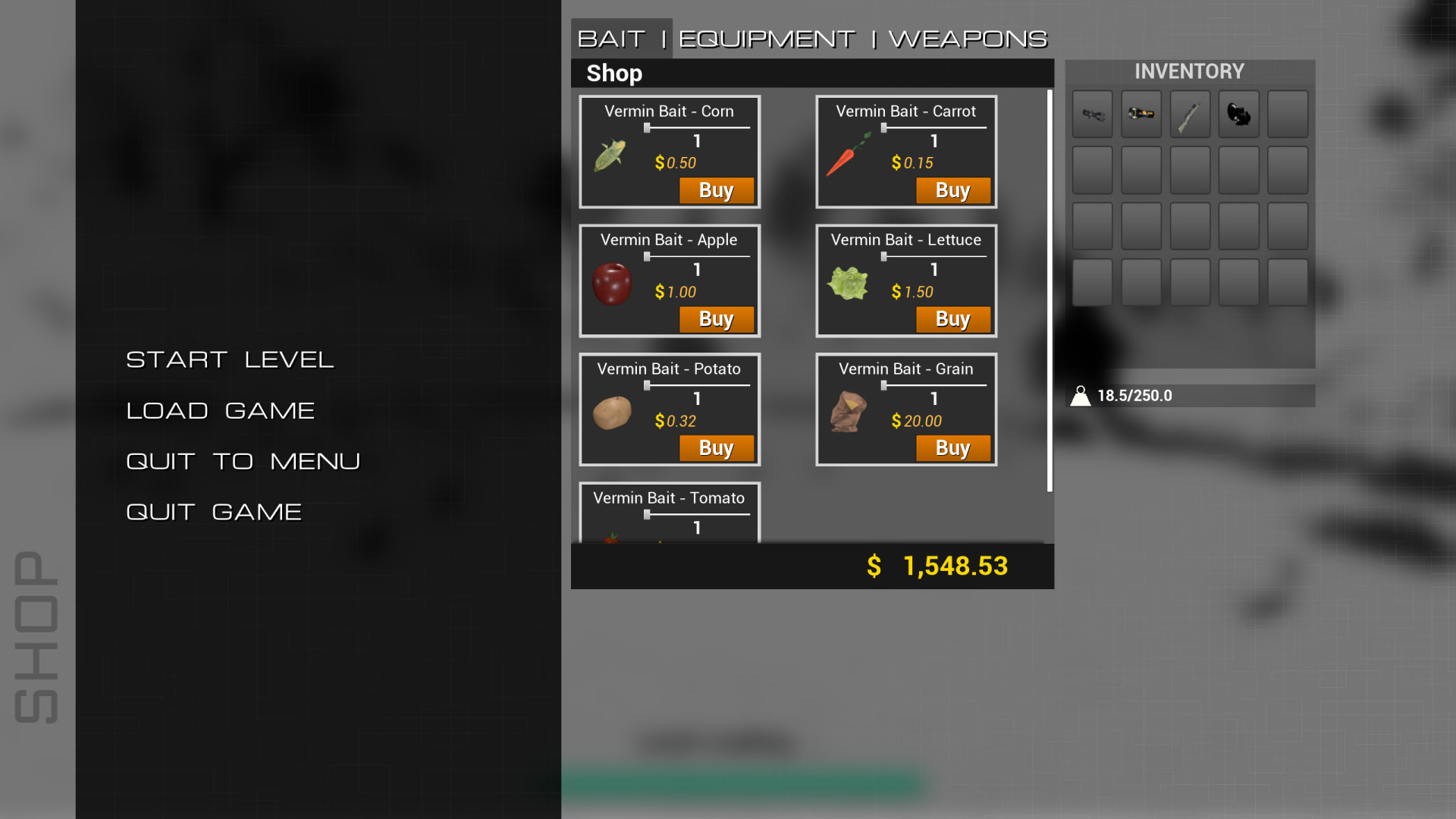Viewport: 1456px width, 819px height.
Task: Buy one Vermin Bait - Corn
Action: point(716,190)
